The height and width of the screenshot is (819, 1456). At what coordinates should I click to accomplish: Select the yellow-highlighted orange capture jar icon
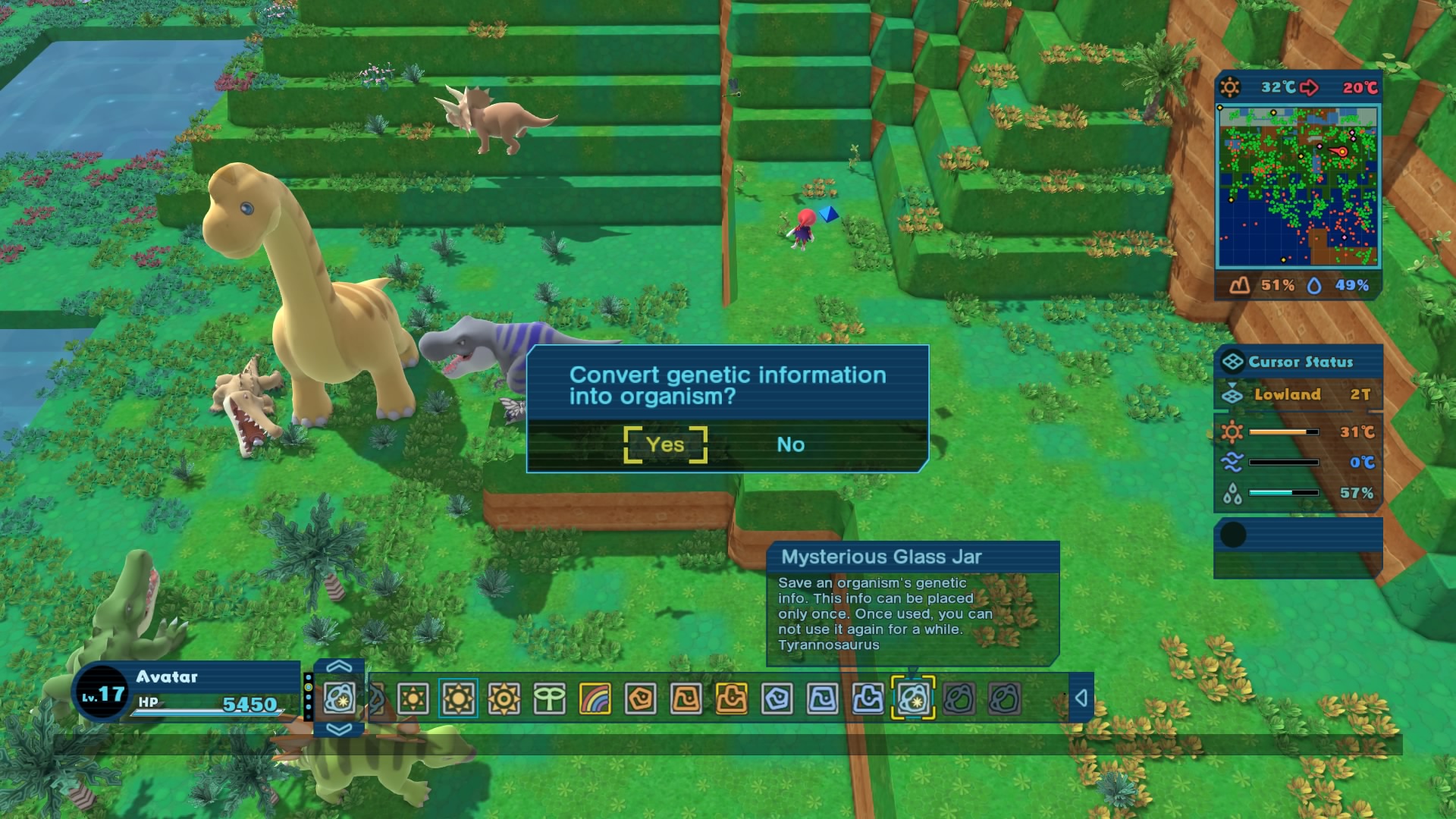click(x=733, y=699)
